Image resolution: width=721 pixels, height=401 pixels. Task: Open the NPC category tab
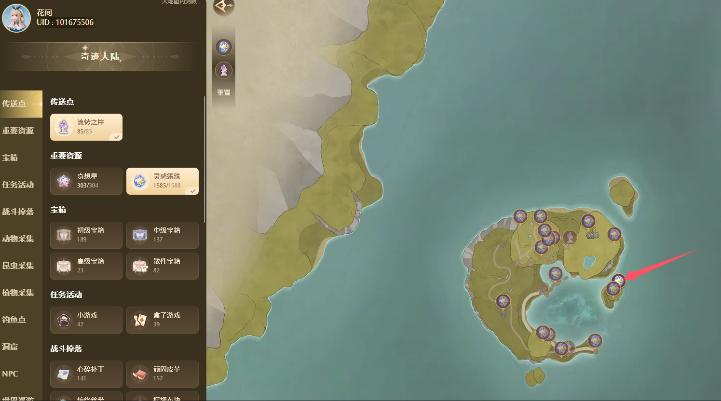tap(11, 374)
